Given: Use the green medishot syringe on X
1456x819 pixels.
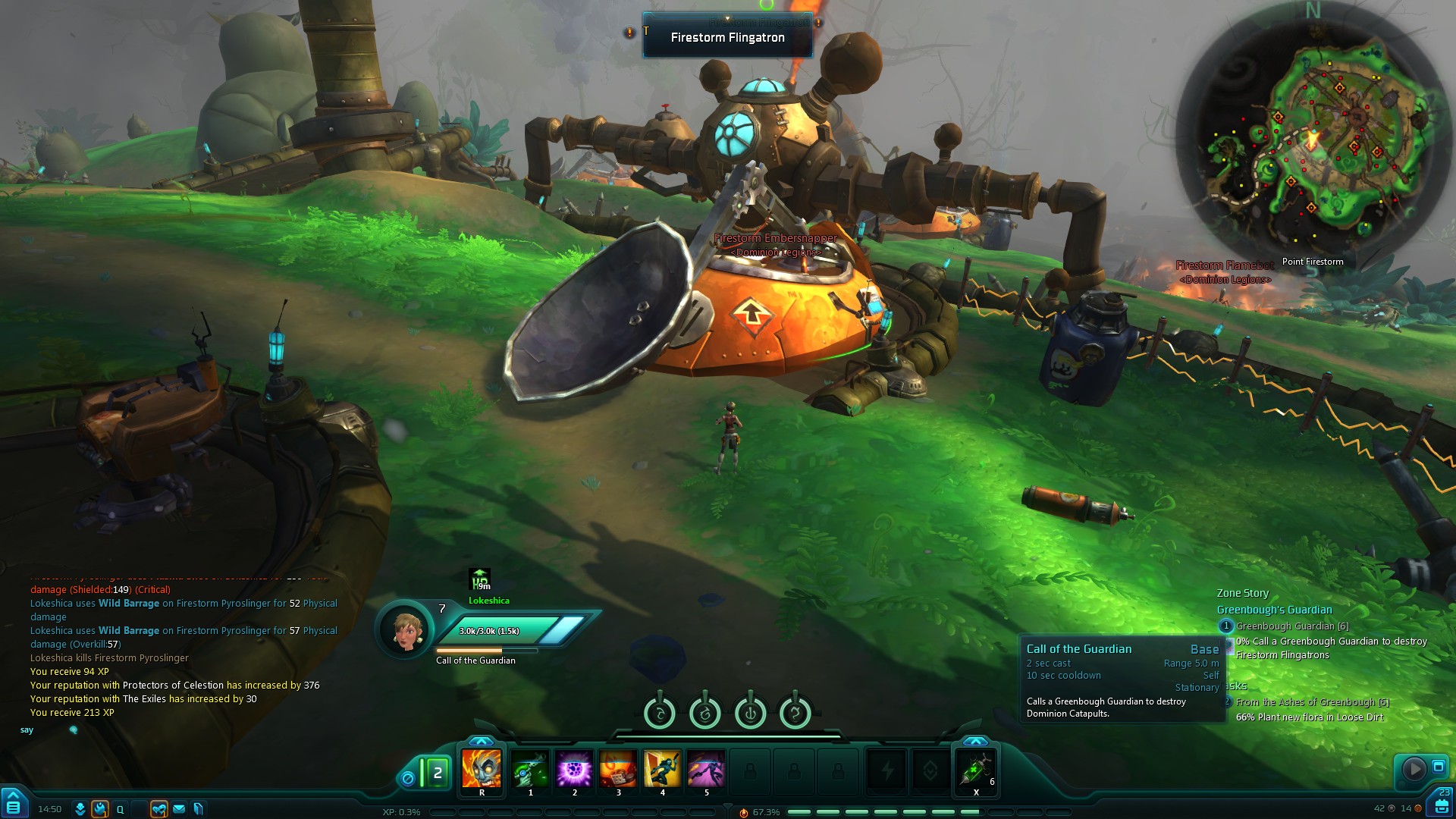Looking at the screenshot, I should pyautogui.click(x=975, y=769).
